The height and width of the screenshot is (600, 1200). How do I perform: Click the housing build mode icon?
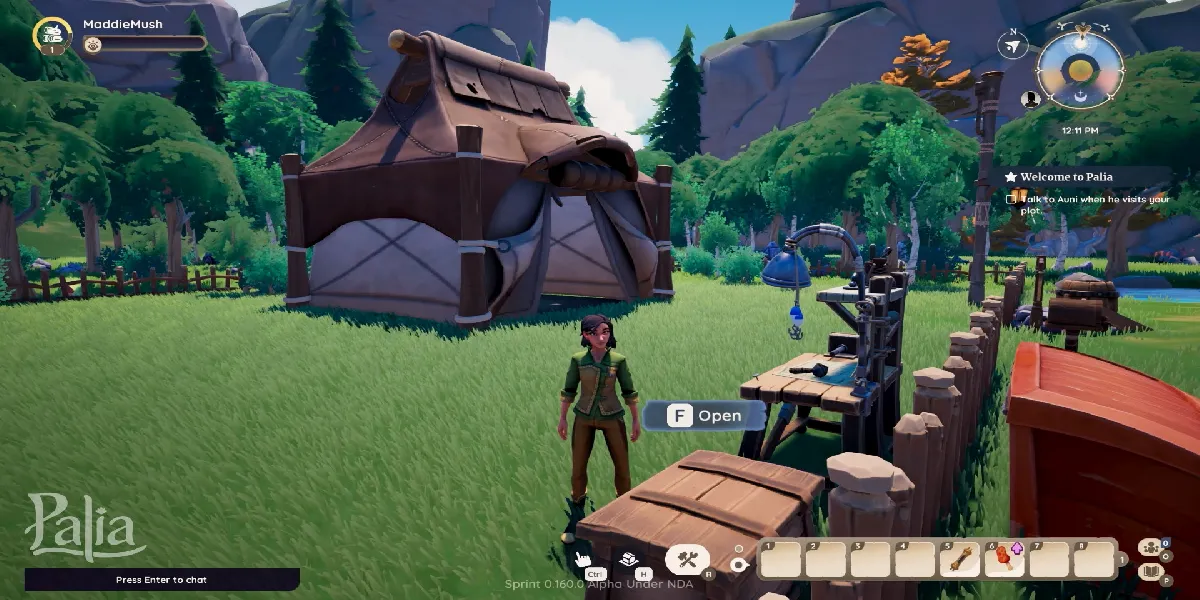tap(629, 560)
